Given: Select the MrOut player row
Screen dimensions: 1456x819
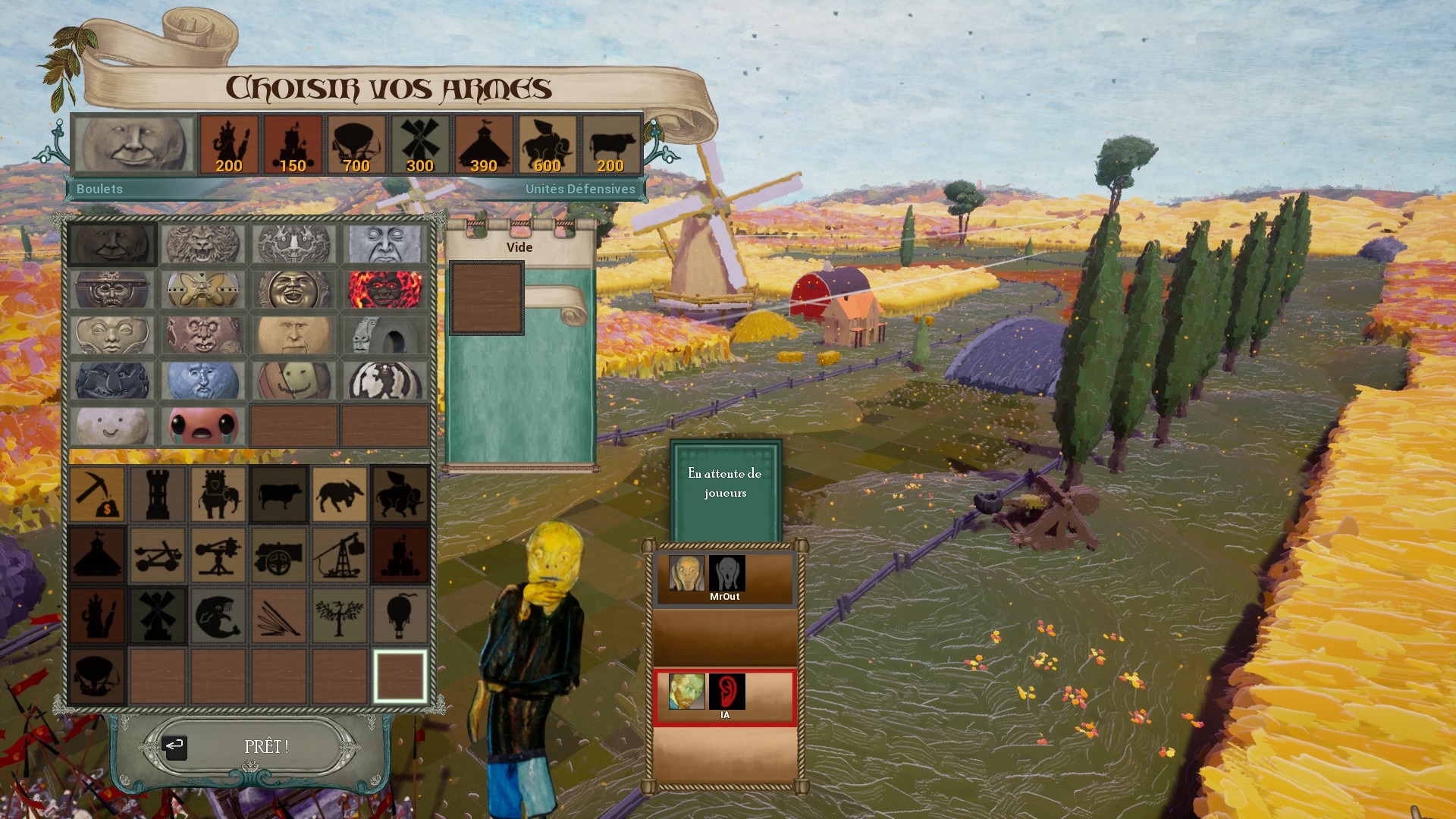Looking at the screenshot, I should 725,579.
